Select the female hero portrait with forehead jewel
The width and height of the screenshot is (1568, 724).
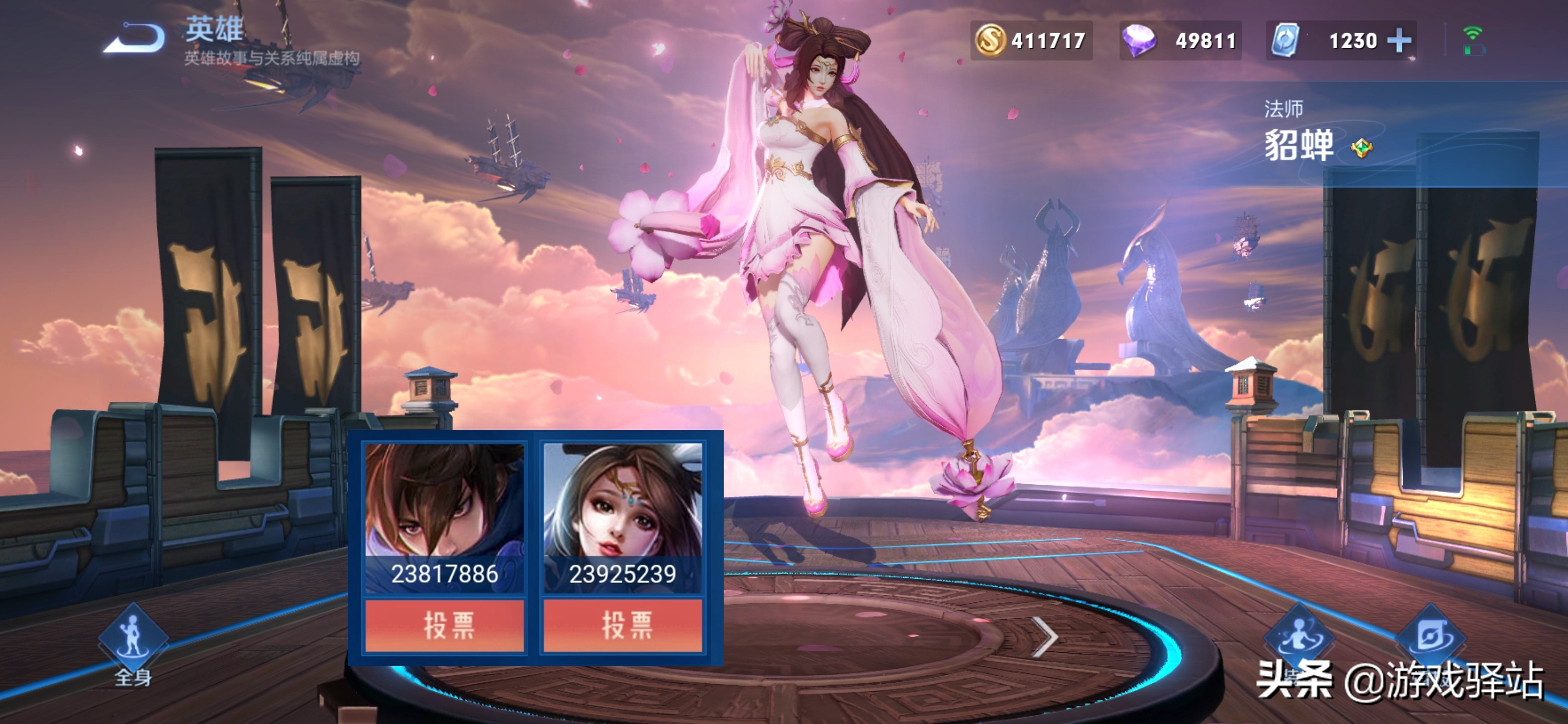pos(622,499)
